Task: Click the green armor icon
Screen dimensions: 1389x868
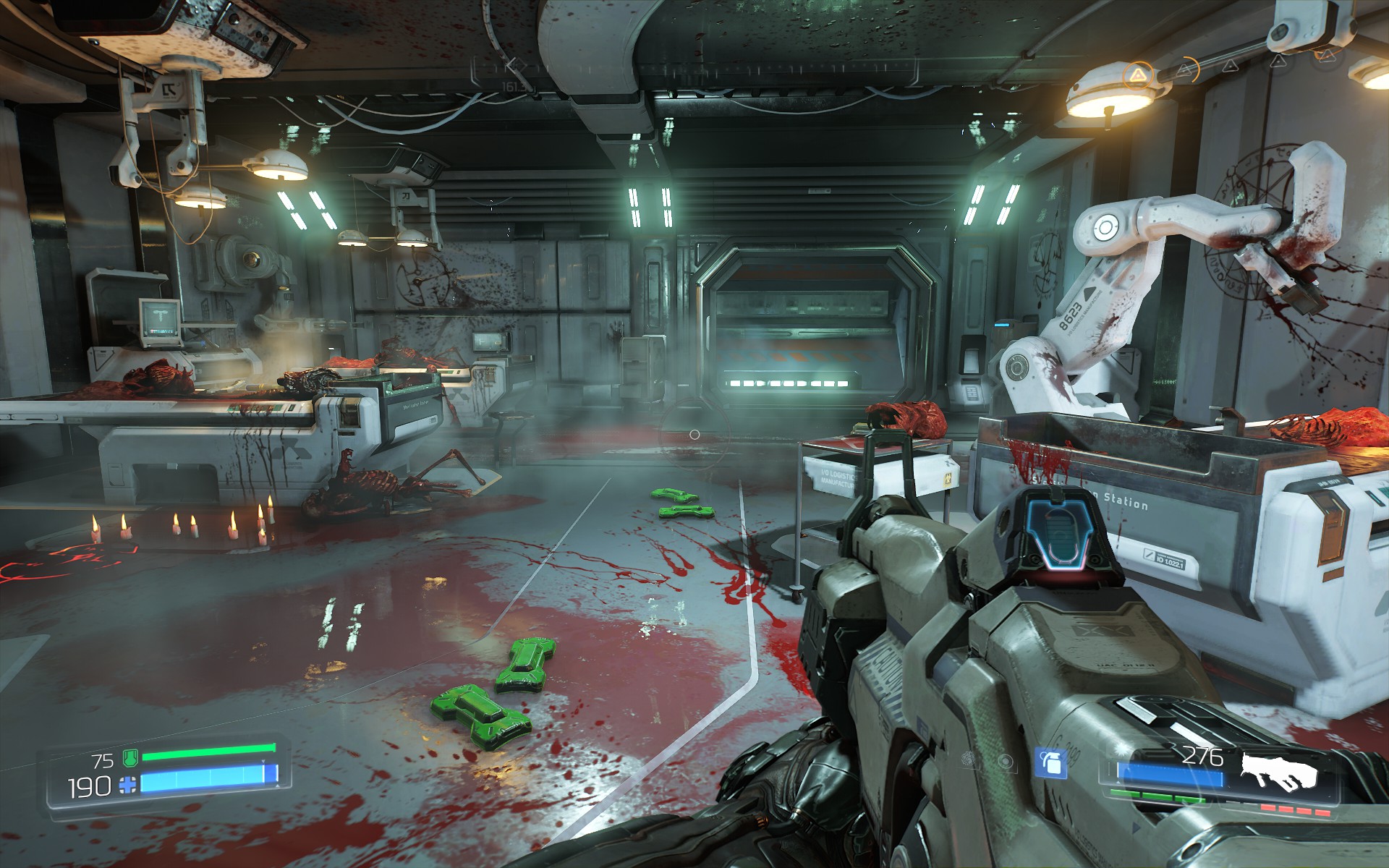Action: (130, 758)
